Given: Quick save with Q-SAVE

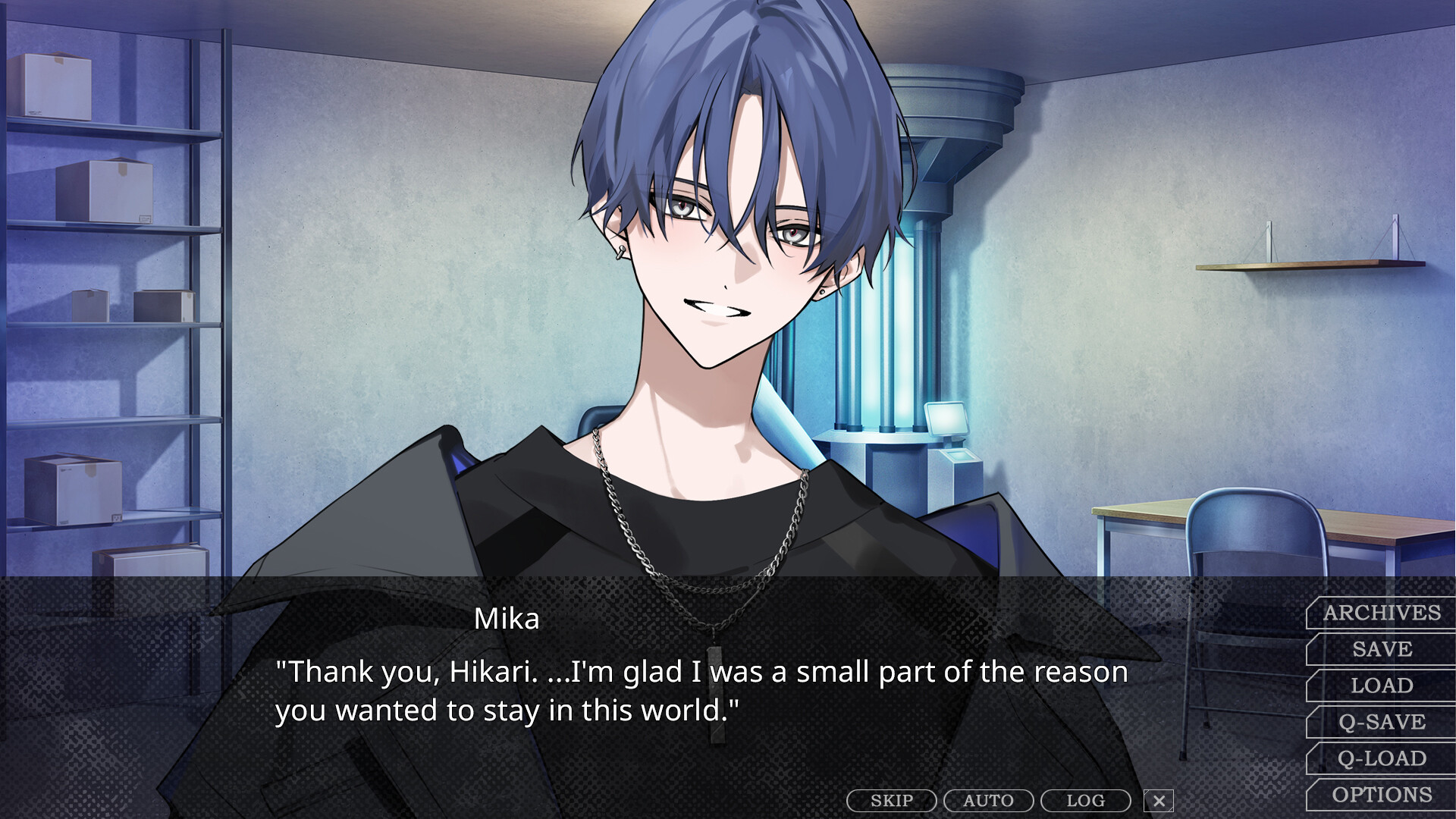Looking at the screenshot, I should click(x=1382, y=722).
